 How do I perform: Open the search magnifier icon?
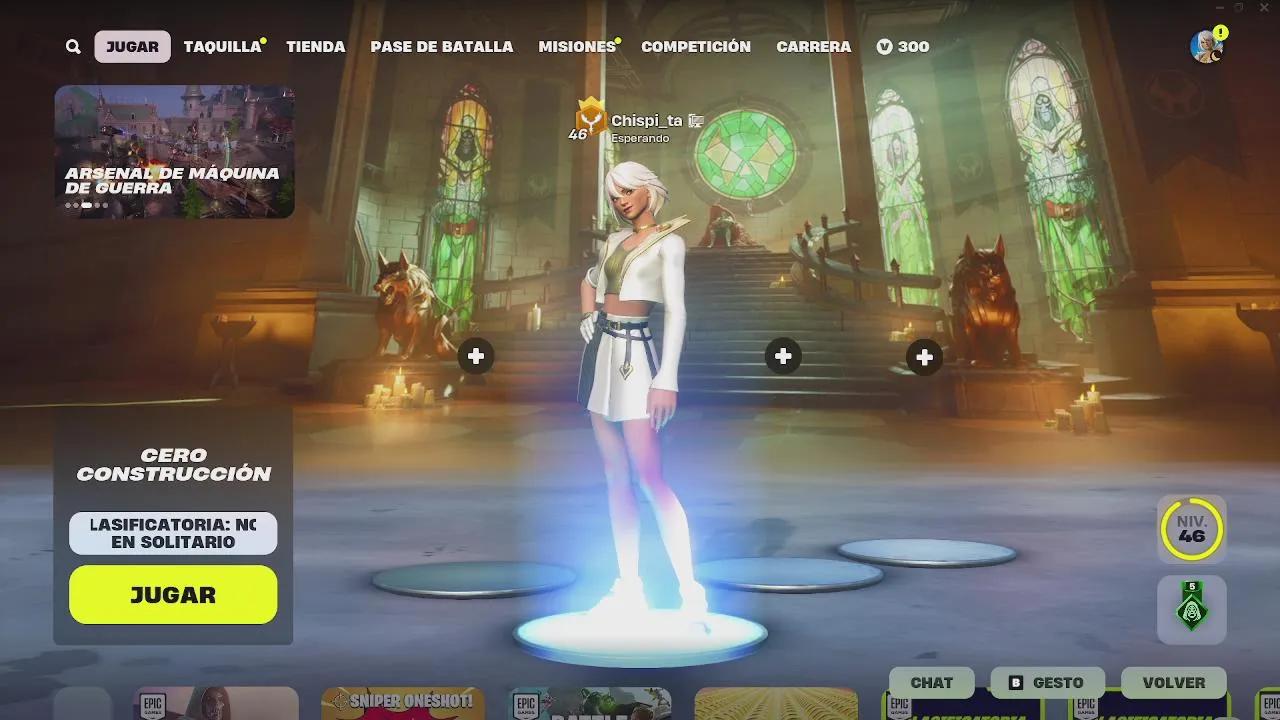tap(73, 47)
